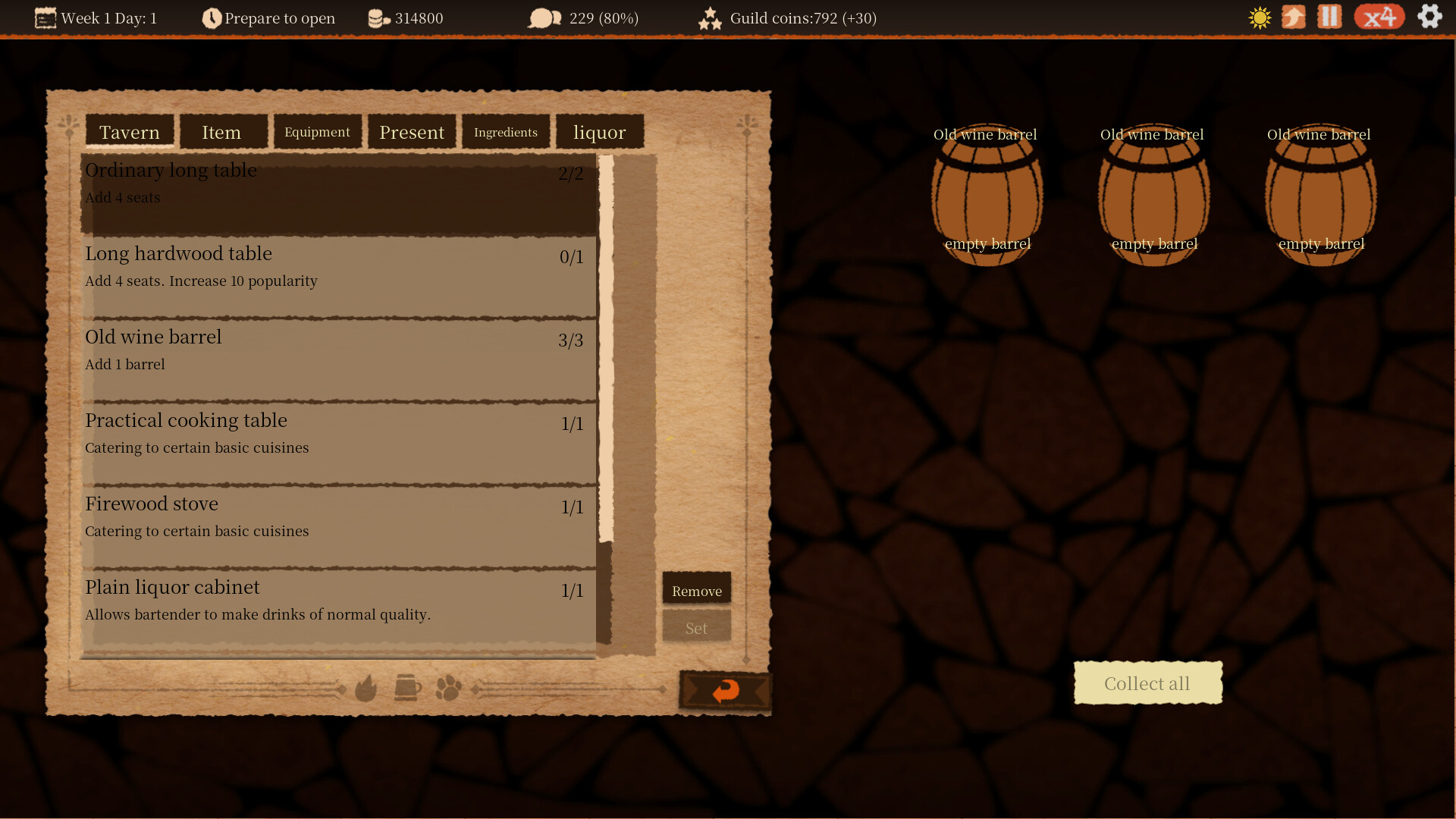
Task: Click the Collect all button
Action: pos(1147,682)
